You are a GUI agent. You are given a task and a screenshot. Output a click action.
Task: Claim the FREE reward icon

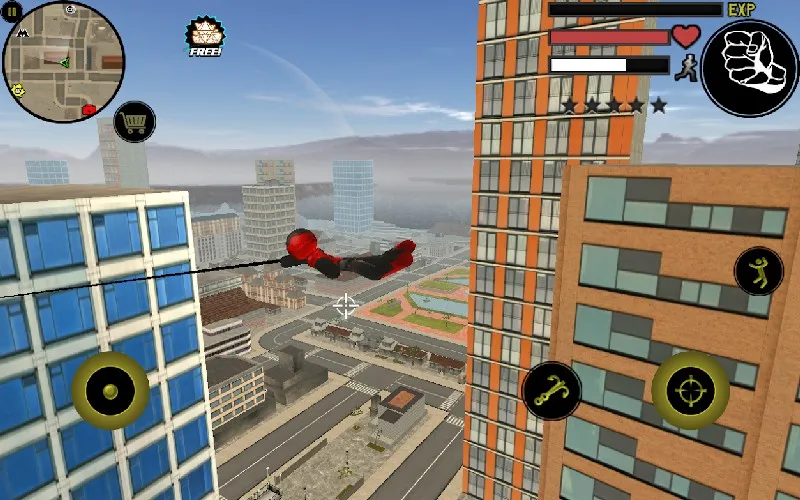click(x=204, y=37)
